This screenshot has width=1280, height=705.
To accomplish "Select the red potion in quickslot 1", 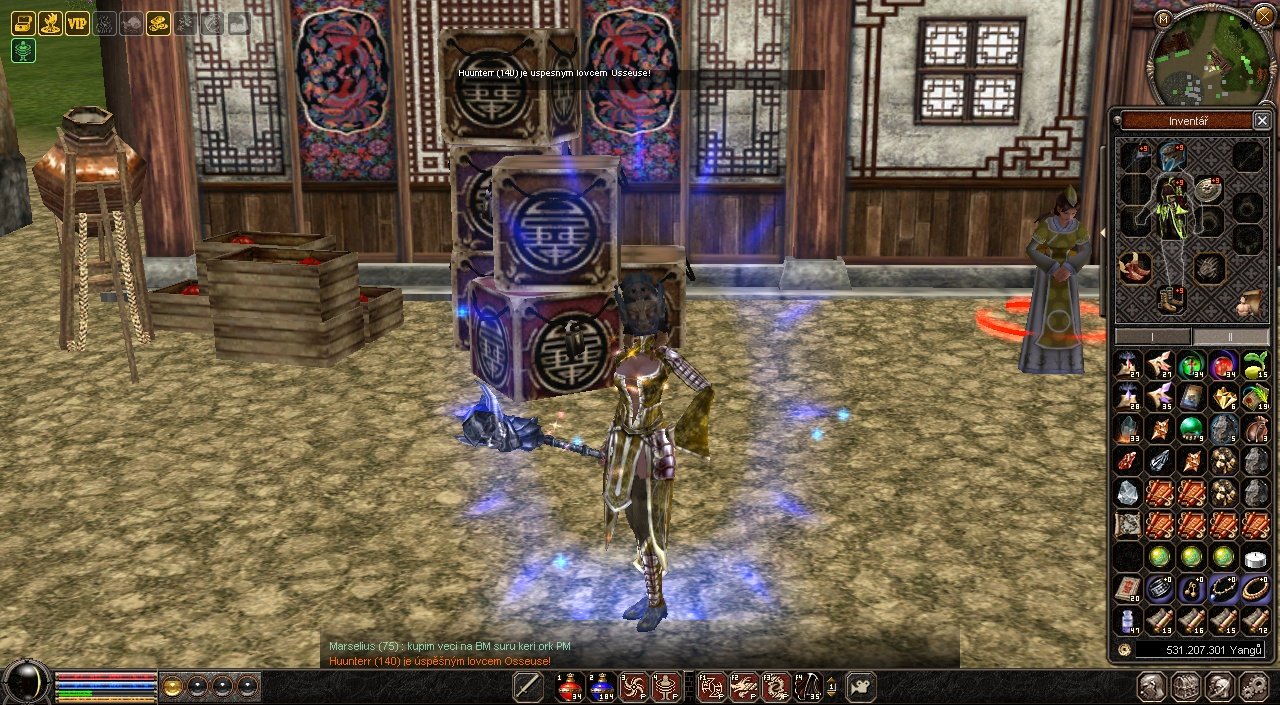I will point(570,687).
